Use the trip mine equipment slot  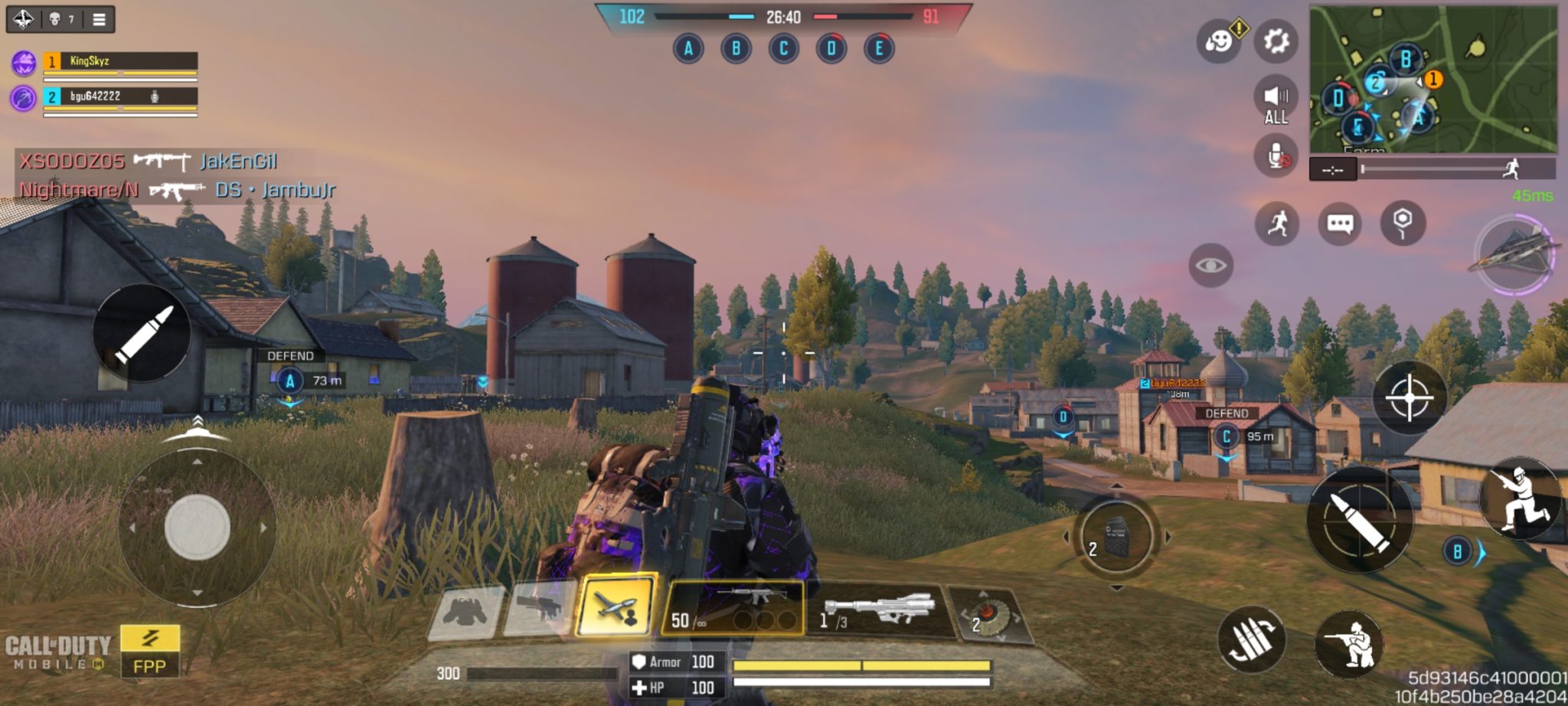[988, 614]
